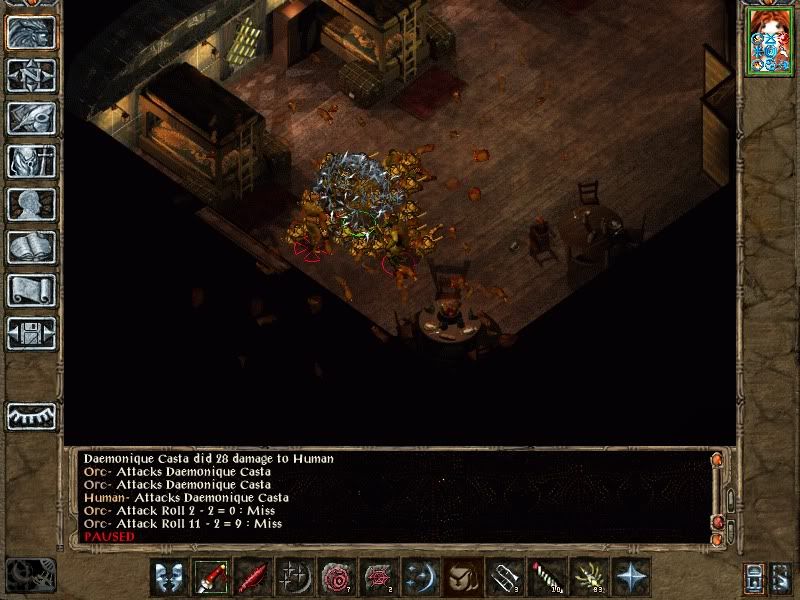
Task: Open the journal with quill icon
Action: click(31, 118)
